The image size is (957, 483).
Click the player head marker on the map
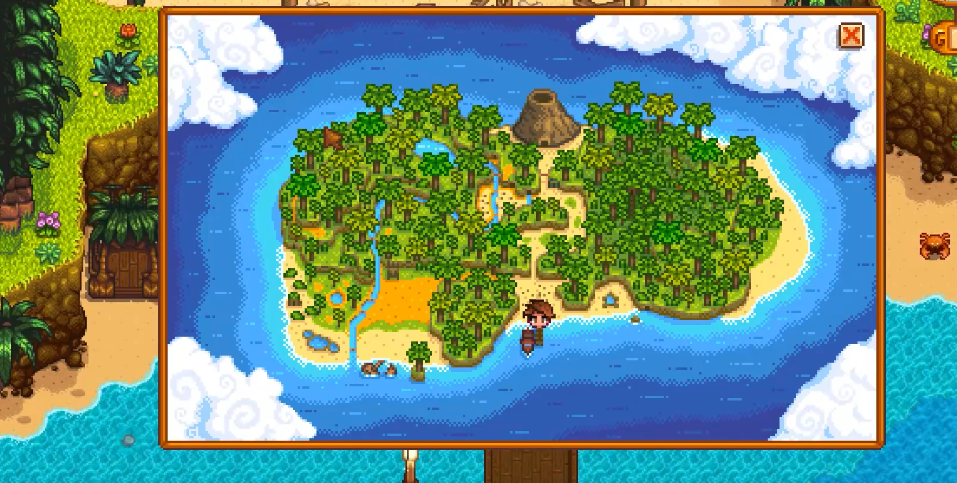click(539, 316)
